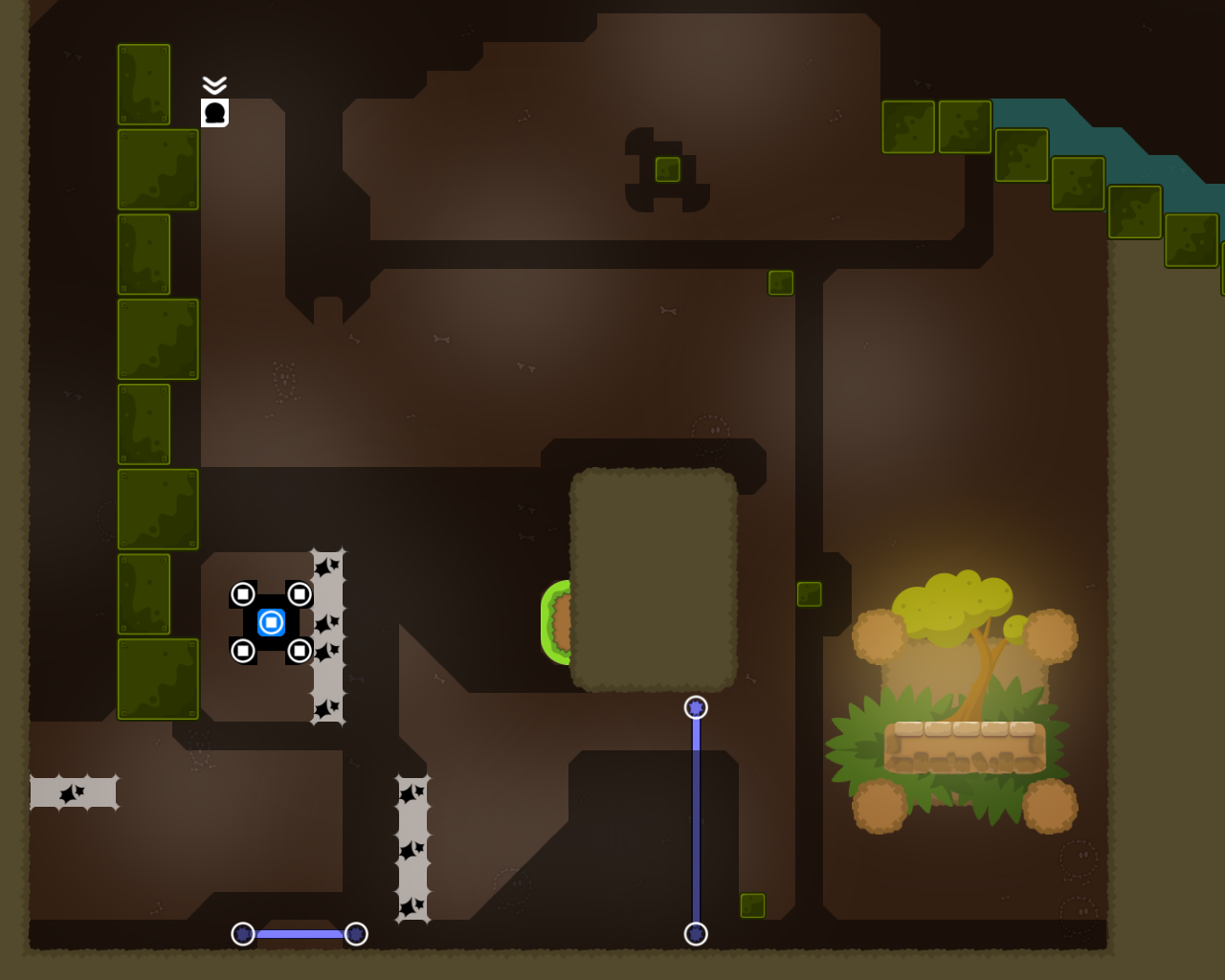Screen dimensions: 1225x980
Task: Click the player spawn marker icon
Action: pos(215,113)
